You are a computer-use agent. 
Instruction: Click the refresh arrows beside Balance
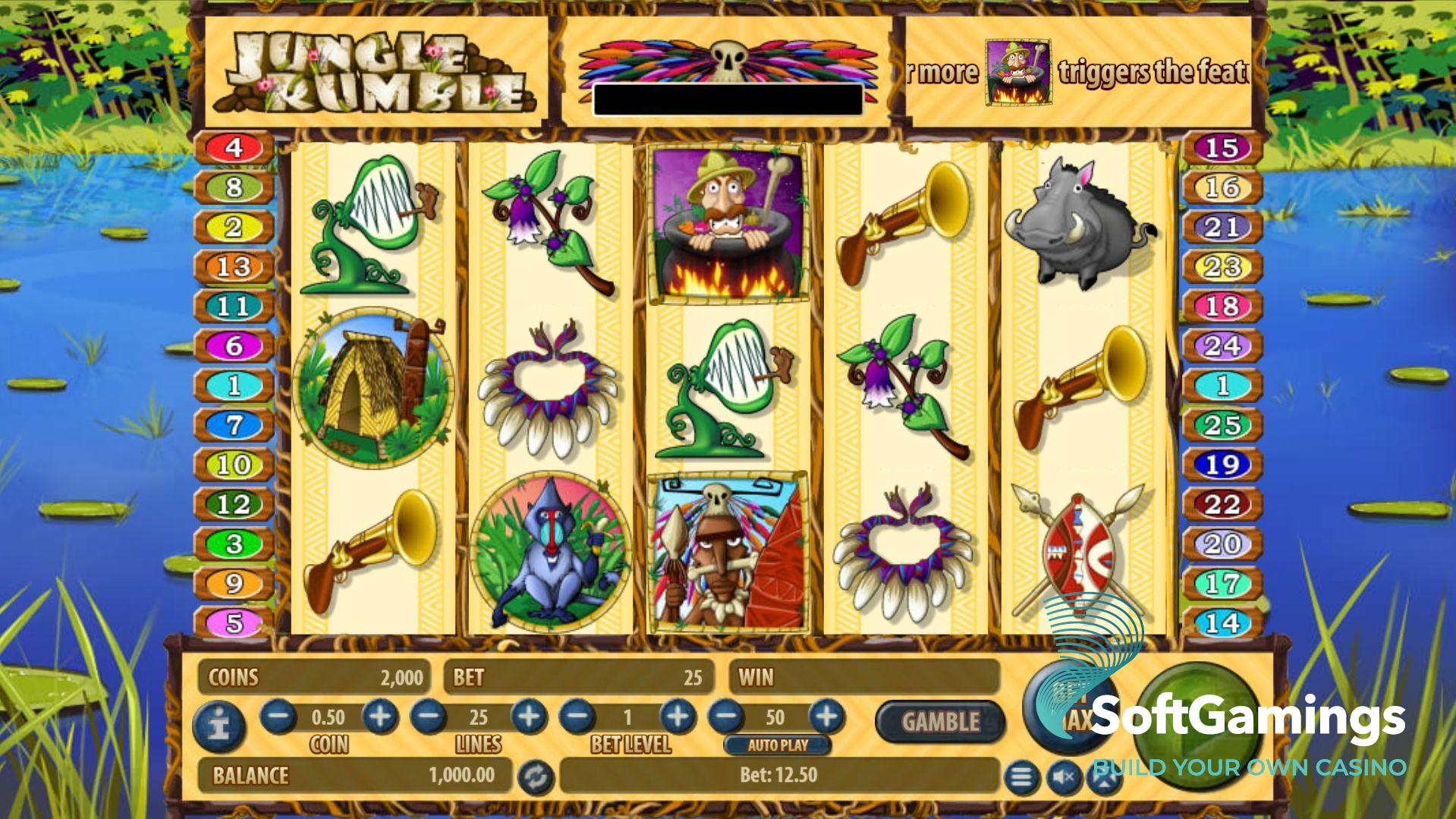click(536, 777)
